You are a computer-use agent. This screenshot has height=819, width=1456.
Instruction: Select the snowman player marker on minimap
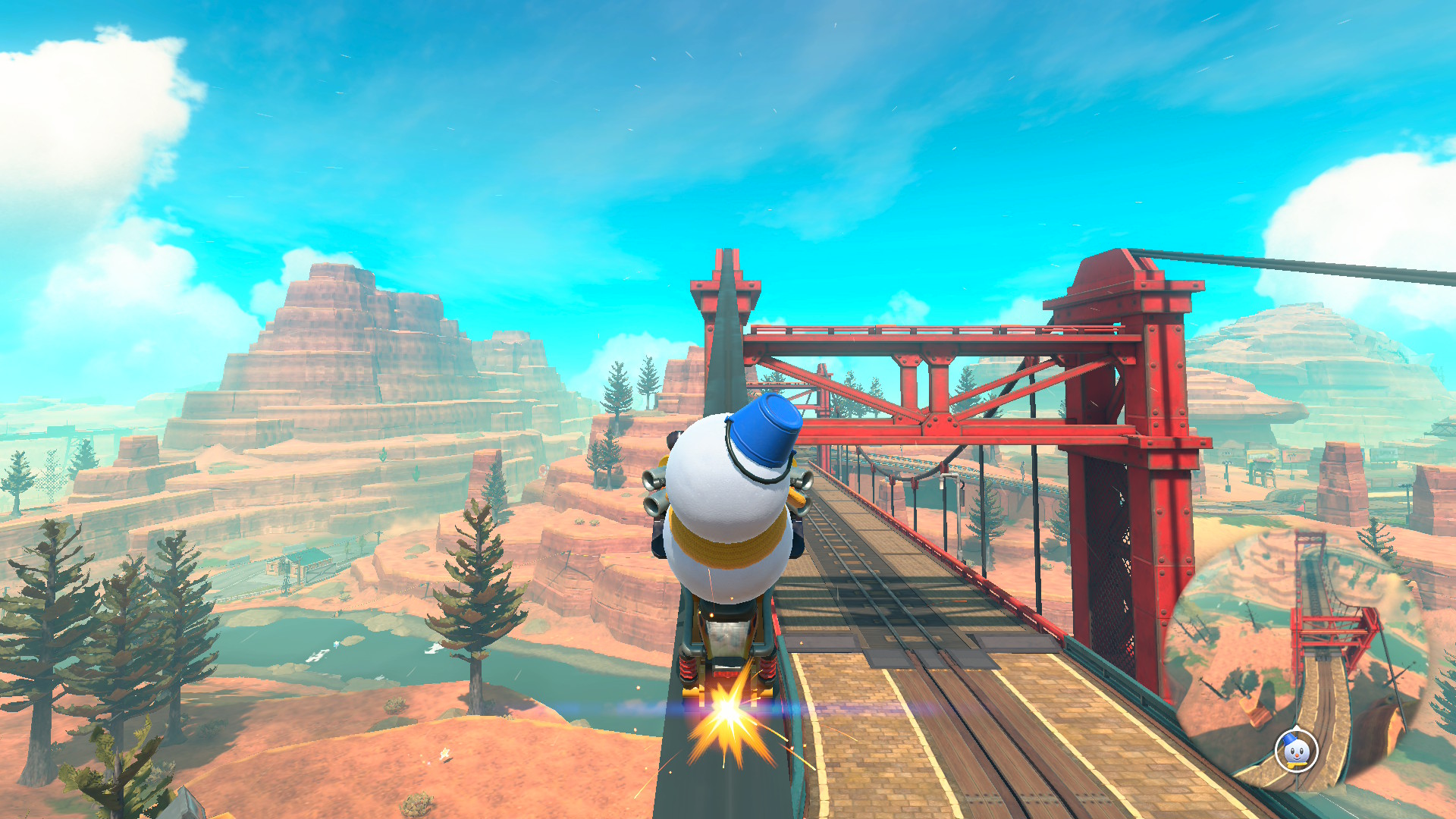(1296, 751)
